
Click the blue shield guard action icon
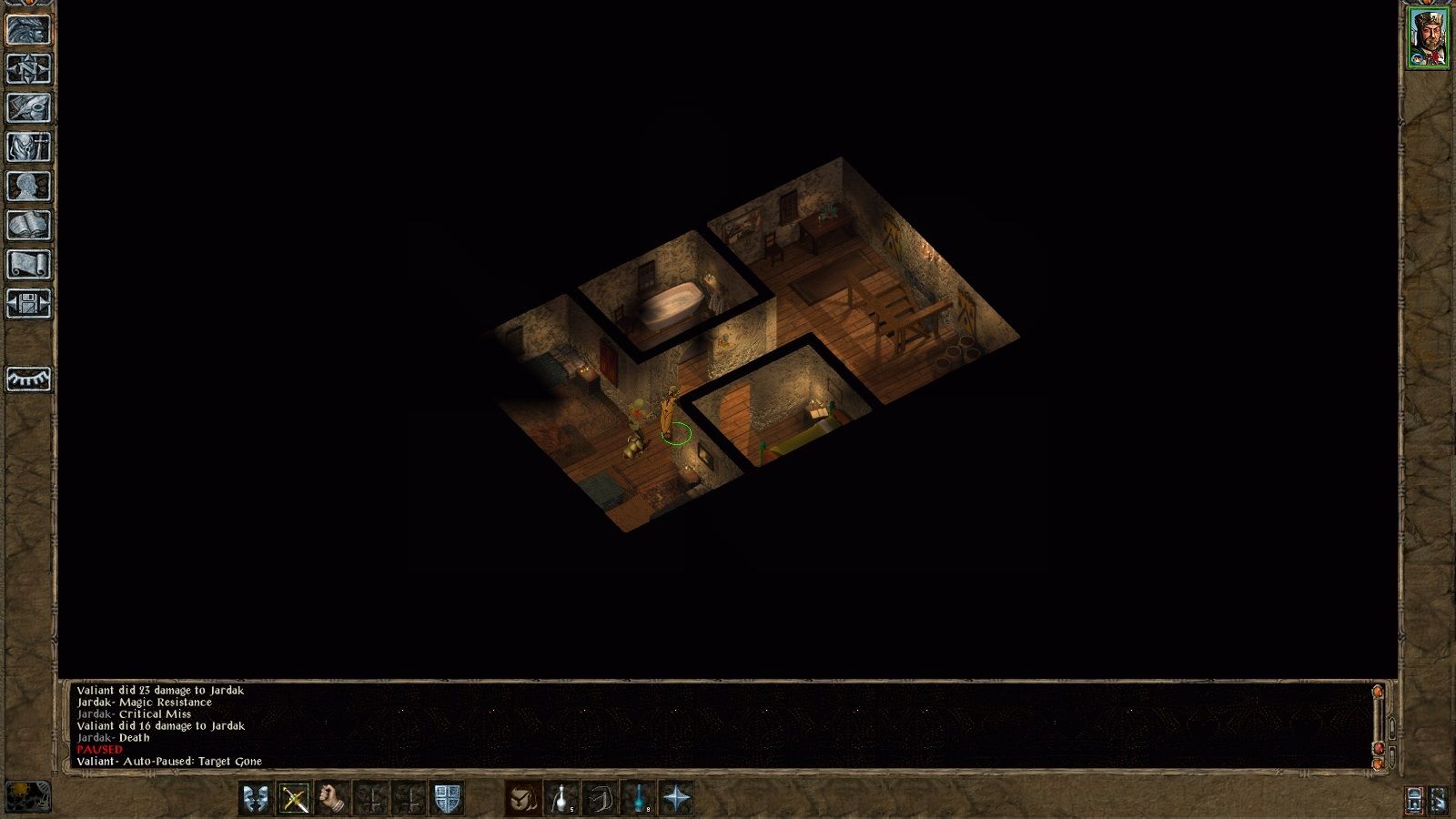click(446, 799)
